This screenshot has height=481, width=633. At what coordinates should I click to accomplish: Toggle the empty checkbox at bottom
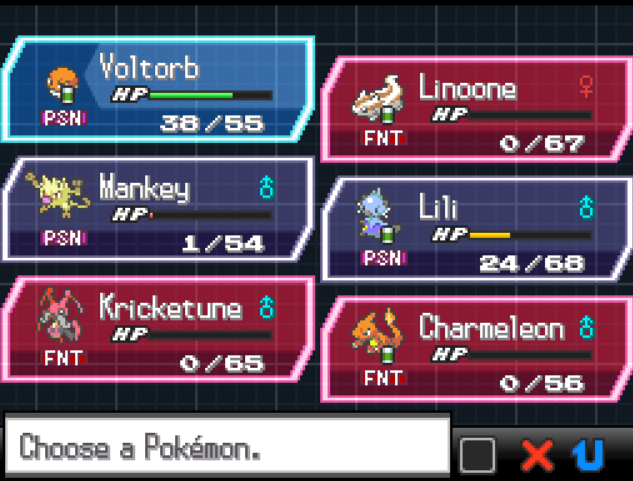tap(477, 455)
